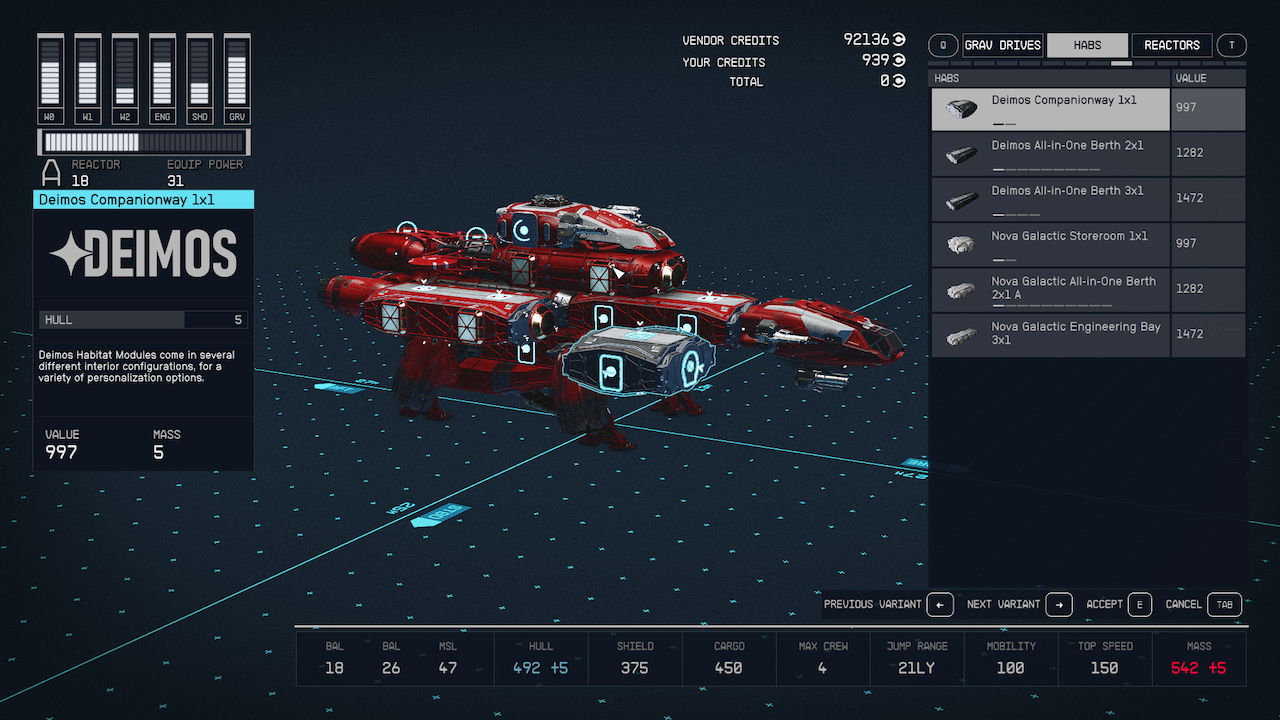Click the HULL progress bar
The height and width of the screenshot is (720, 1280).
click(x=143, y=319)
